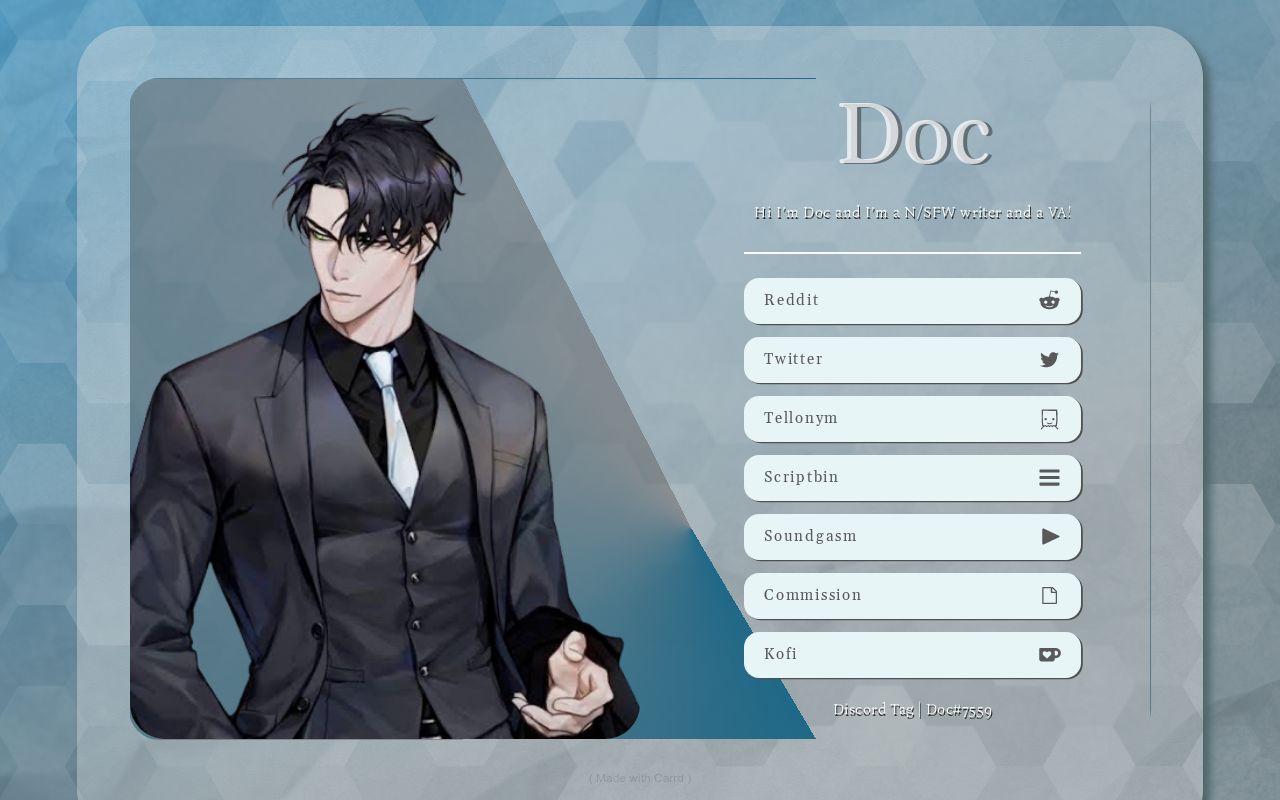Click the Tellonym speech bubble icon

(x=1048, y=418)
